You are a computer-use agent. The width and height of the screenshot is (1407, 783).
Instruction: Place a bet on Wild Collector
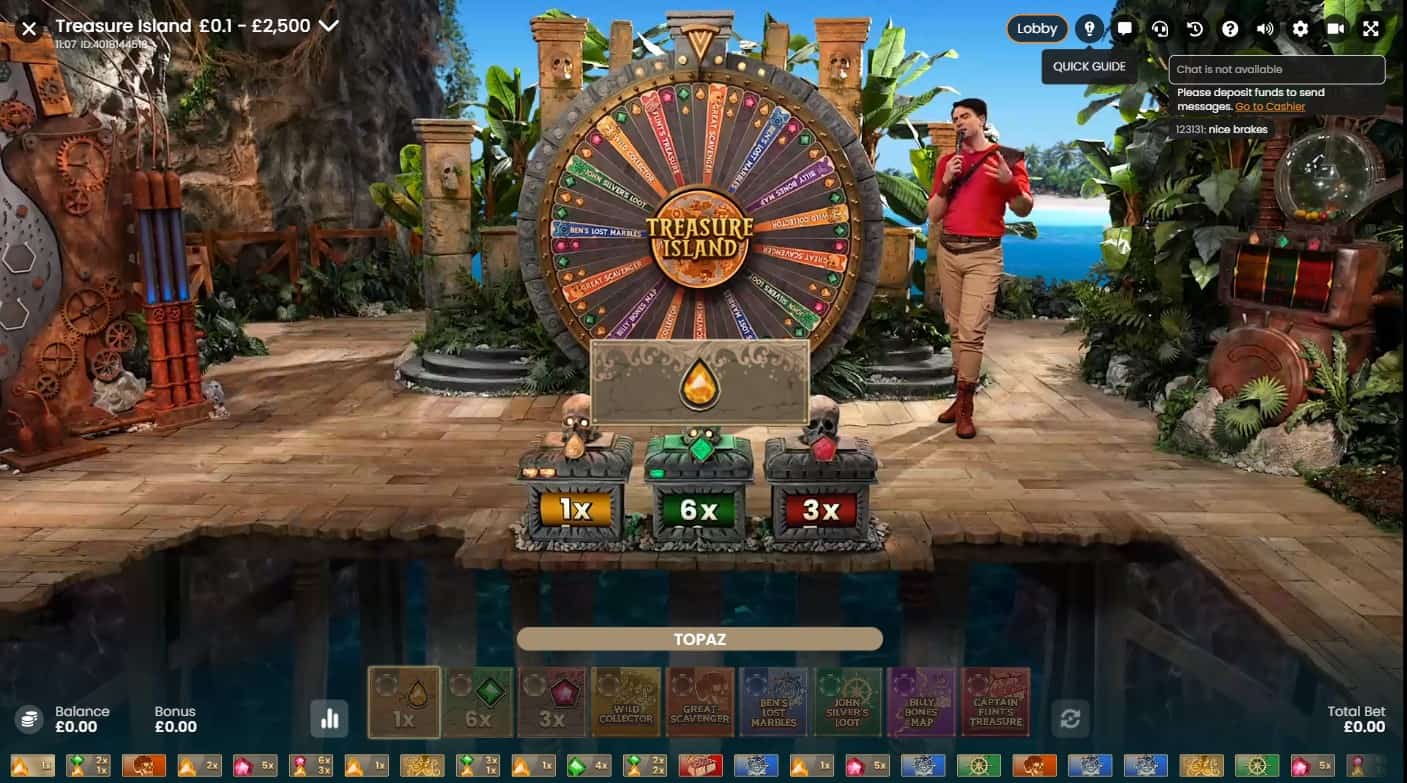tap(626, 702)
